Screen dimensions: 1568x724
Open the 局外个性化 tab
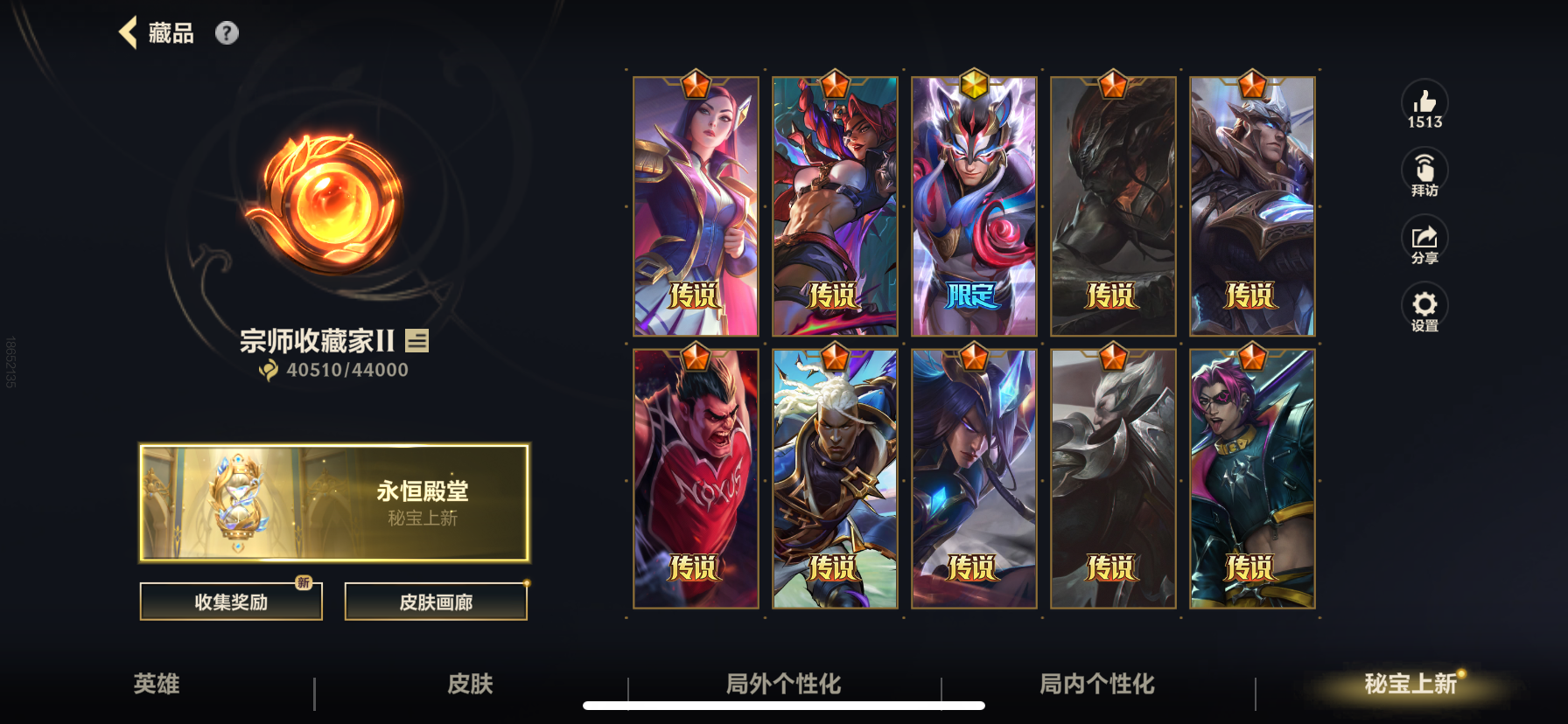click(782, 686)
